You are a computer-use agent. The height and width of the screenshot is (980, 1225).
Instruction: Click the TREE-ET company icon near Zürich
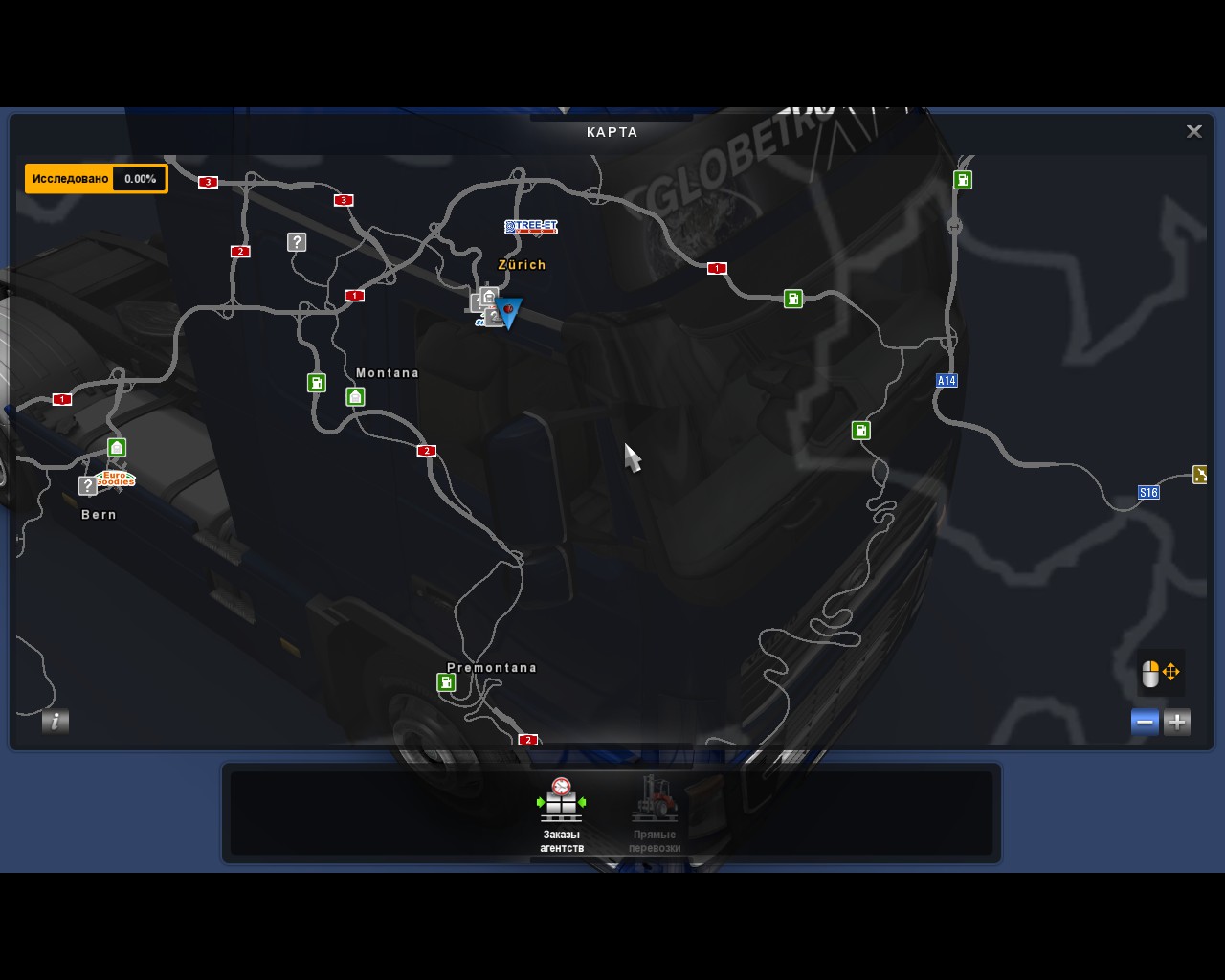[x=531, y=227]
